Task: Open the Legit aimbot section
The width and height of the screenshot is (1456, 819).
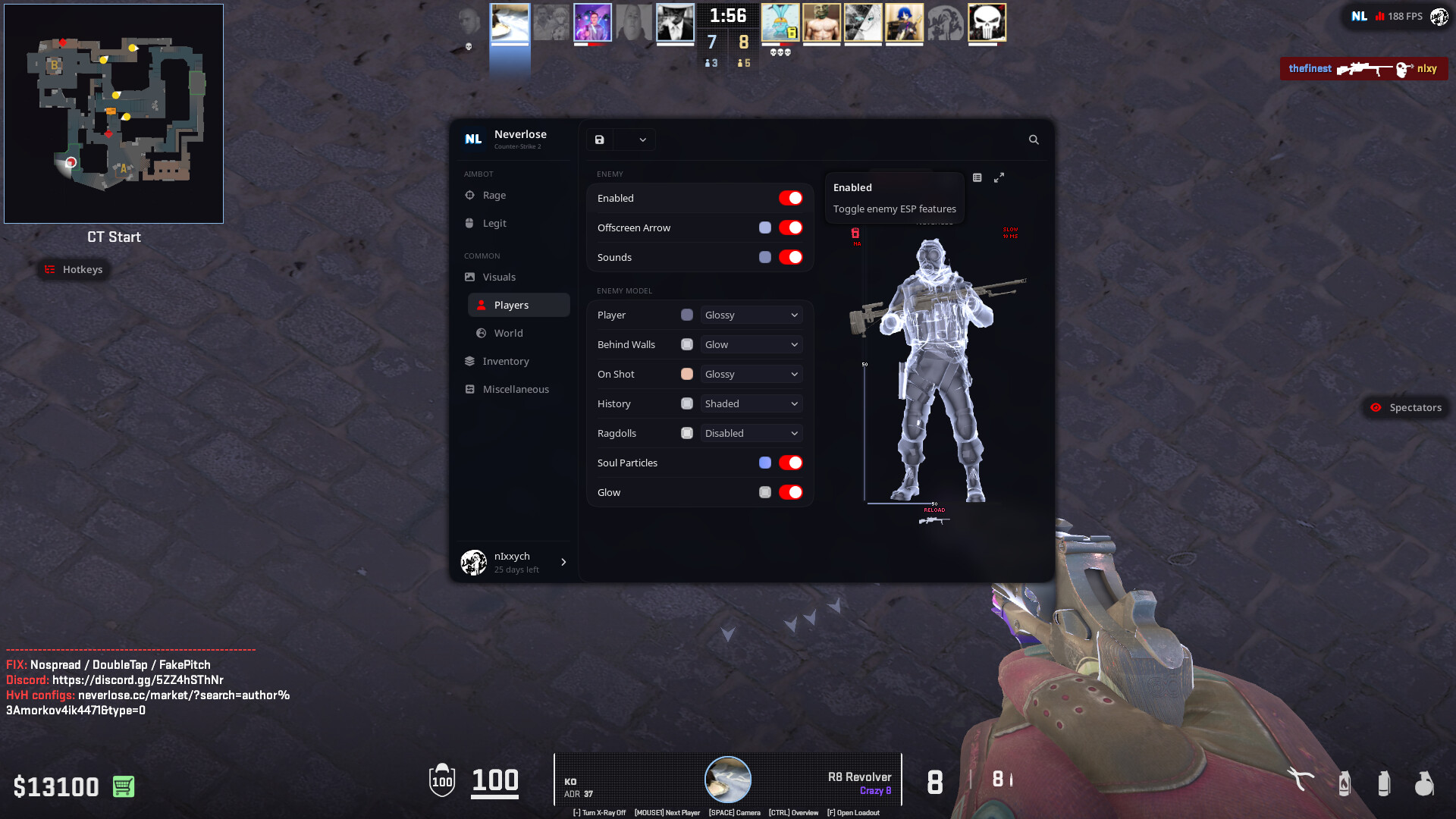Action: click(494, 223)
